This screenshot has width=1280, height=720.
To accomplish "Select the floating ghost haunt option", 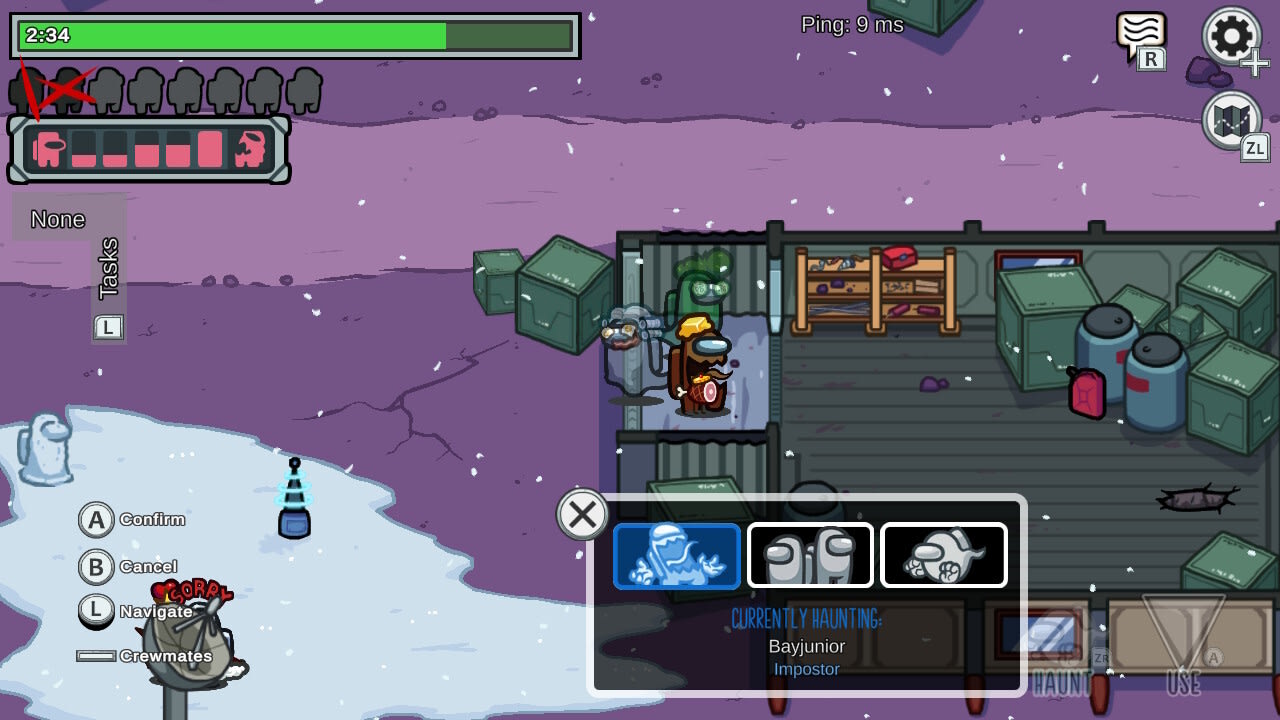I will [943, 556].
